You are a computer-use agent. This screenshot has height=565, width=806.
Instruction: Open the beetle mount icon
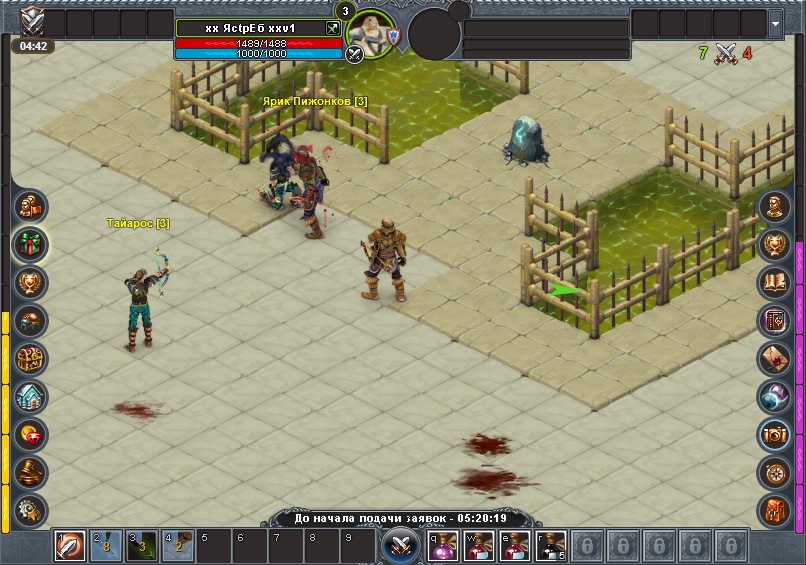tap(31, 320)
